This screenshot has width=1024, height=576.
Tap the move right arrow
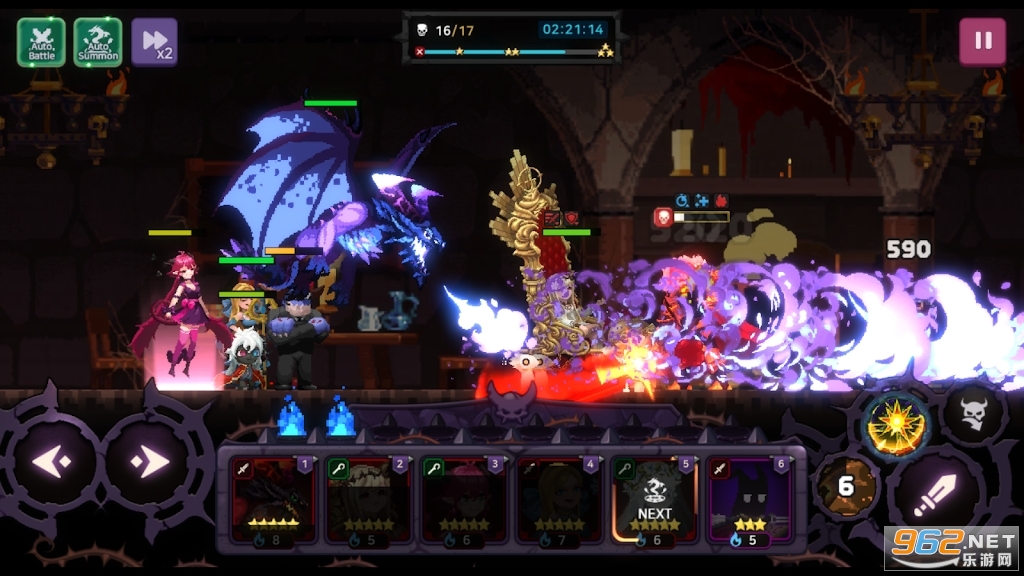click(150, 462)
